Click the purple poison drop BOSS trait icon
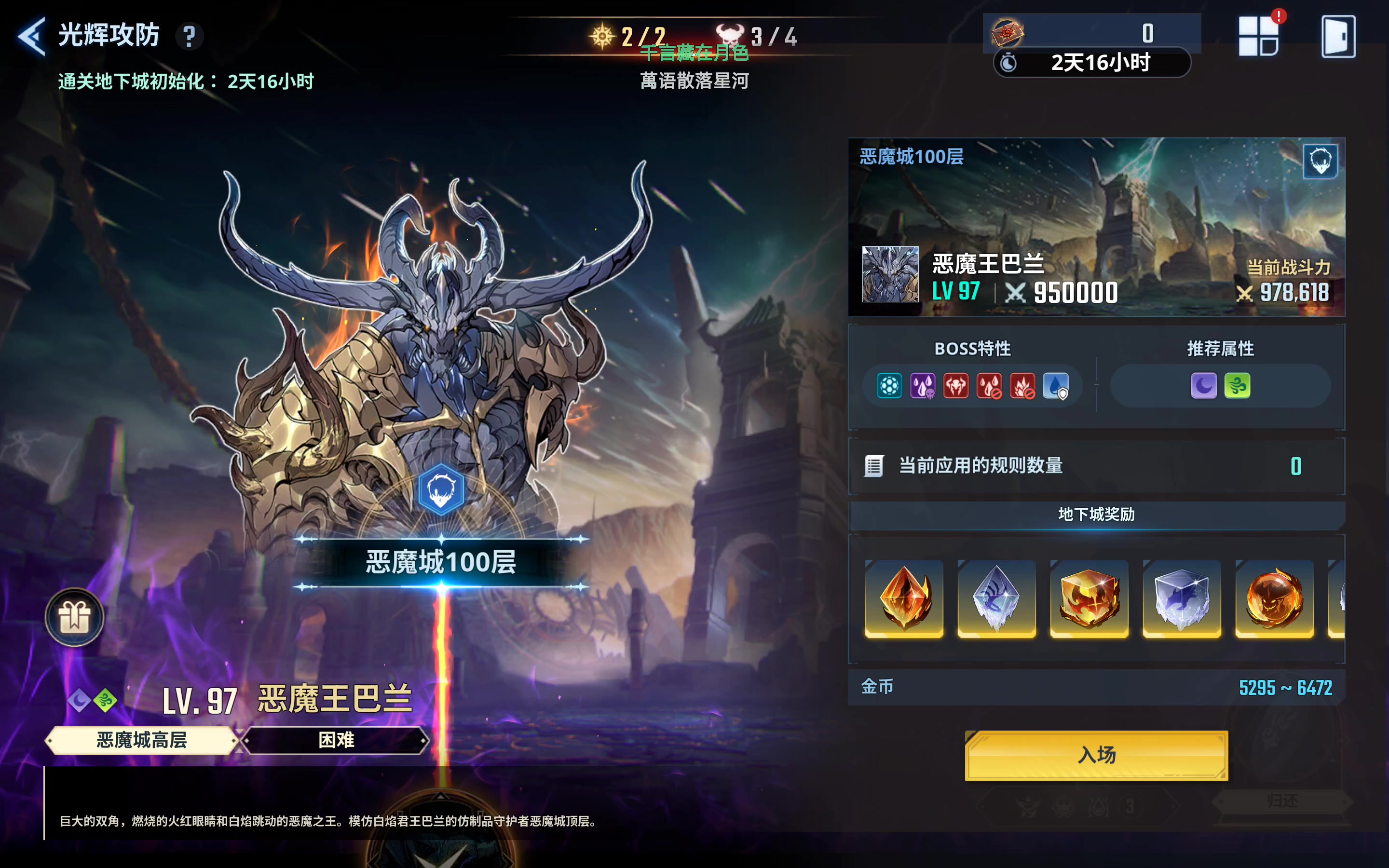 [x=924, y=386]
